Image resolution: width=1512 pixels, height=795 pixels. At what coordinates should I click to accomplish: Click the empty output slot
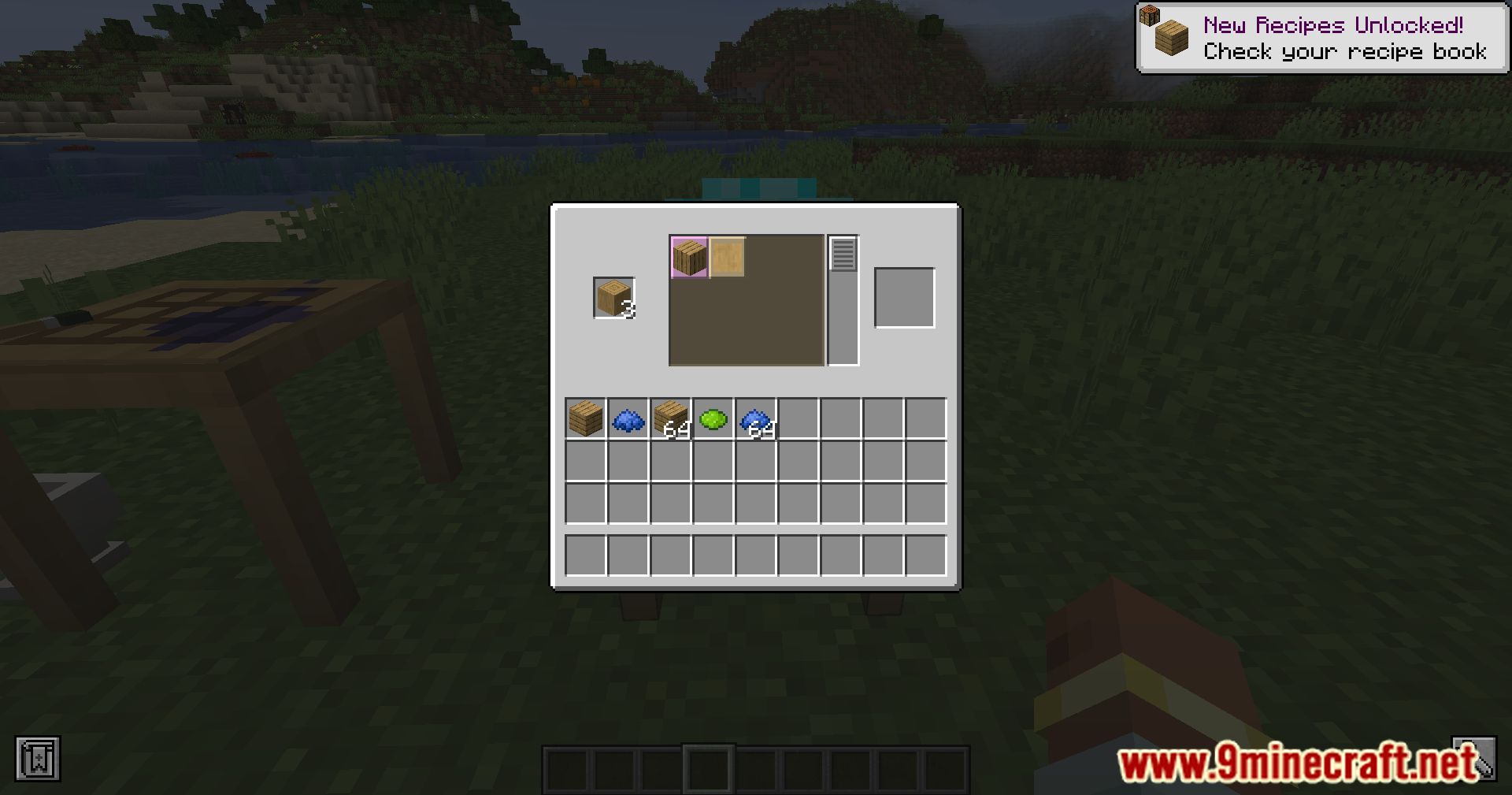coord(904,297)
